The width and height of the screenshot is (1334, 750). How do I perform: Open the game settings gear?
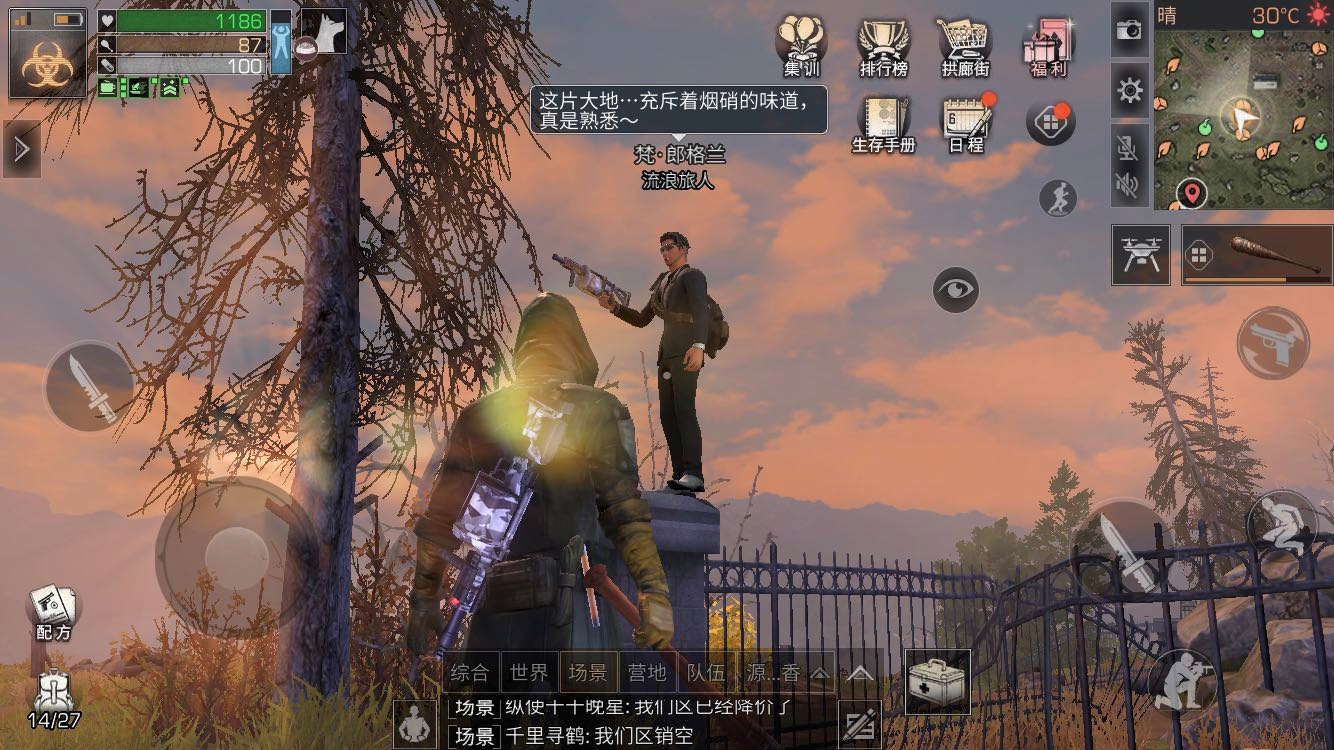tap(1130, 89)
